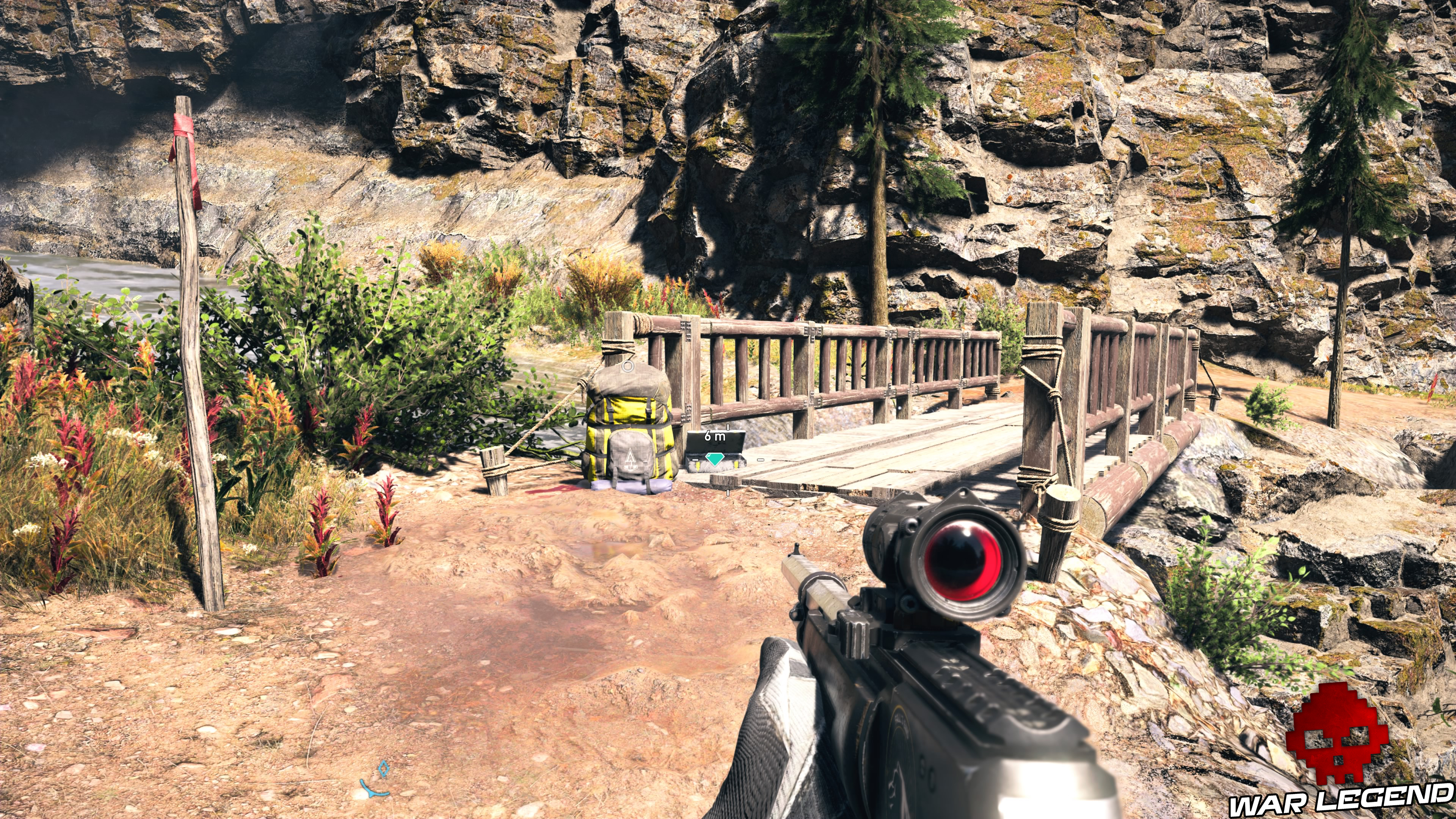Click the teal diamond waypoint marker

pyautogui.click(x=715, y=460)
